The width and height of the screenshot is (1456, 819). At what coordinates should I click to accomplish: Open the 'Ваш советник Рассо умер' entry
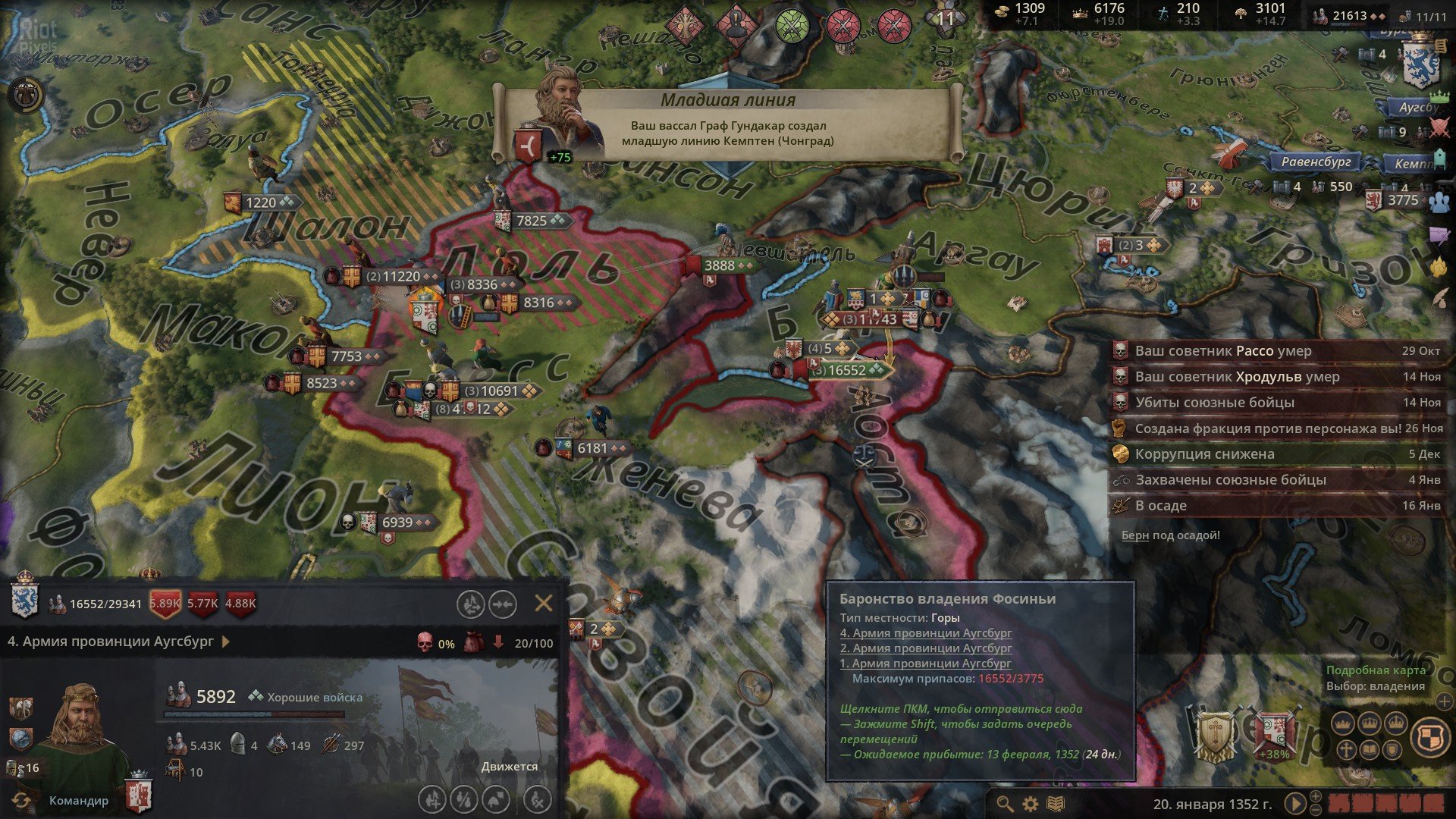coord(1228,351)
